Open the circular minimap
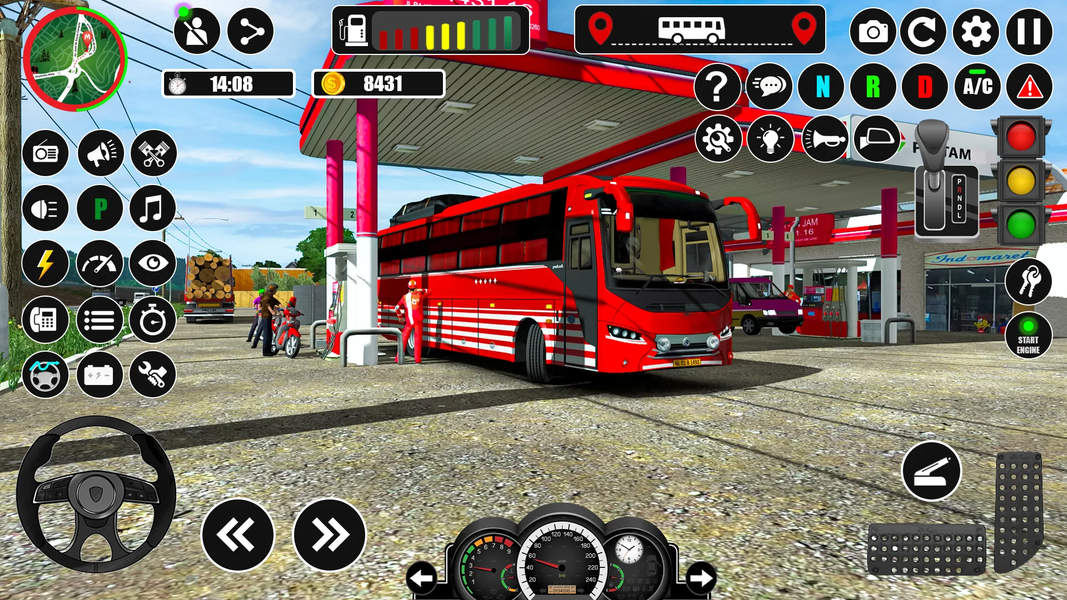The width and height of the screenshot is (1067, 600). tap(74, 58)
